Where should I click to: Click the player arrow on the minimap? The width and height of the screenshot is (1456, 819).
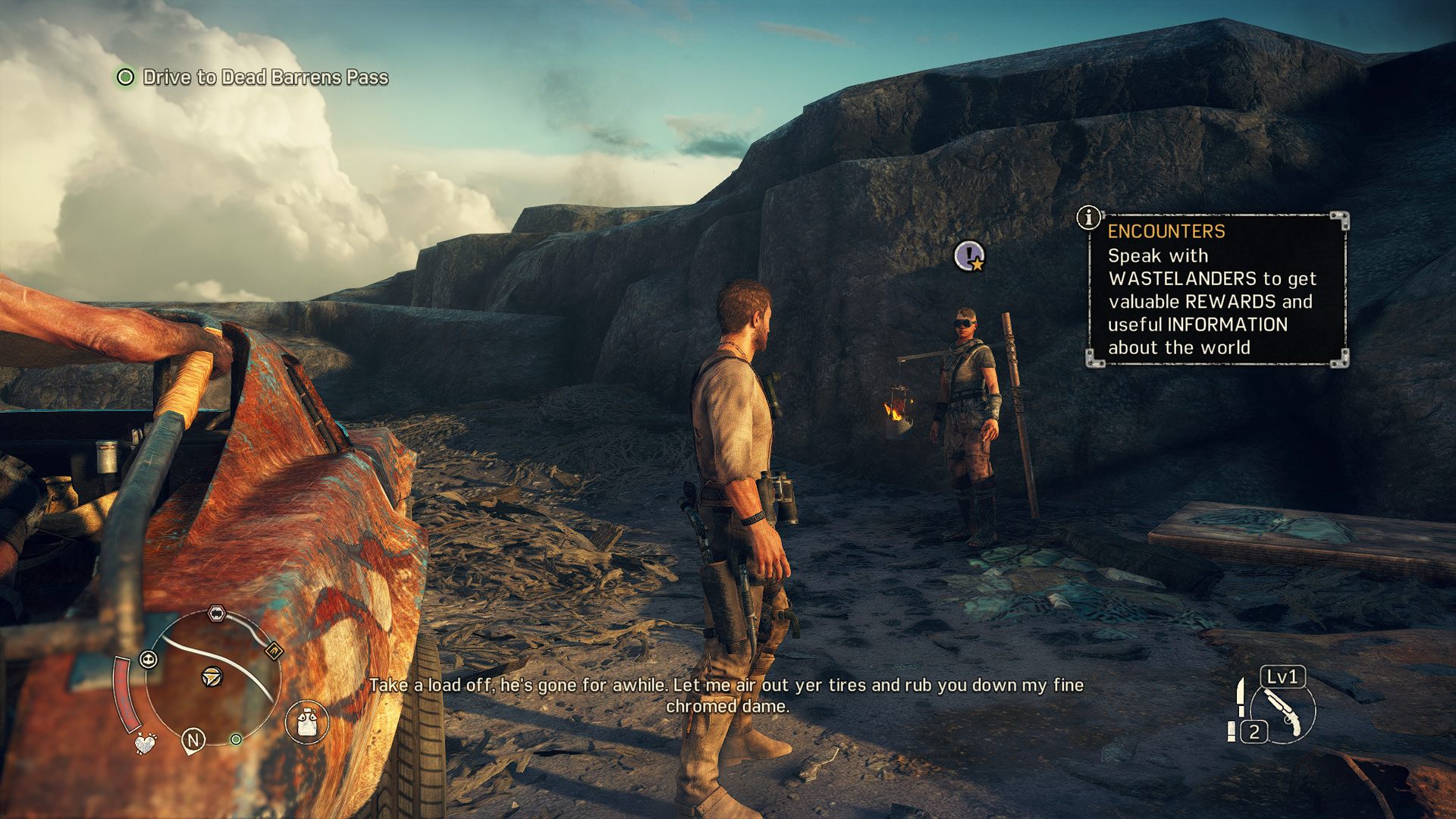pyautogui.click(x=212, y=676)
